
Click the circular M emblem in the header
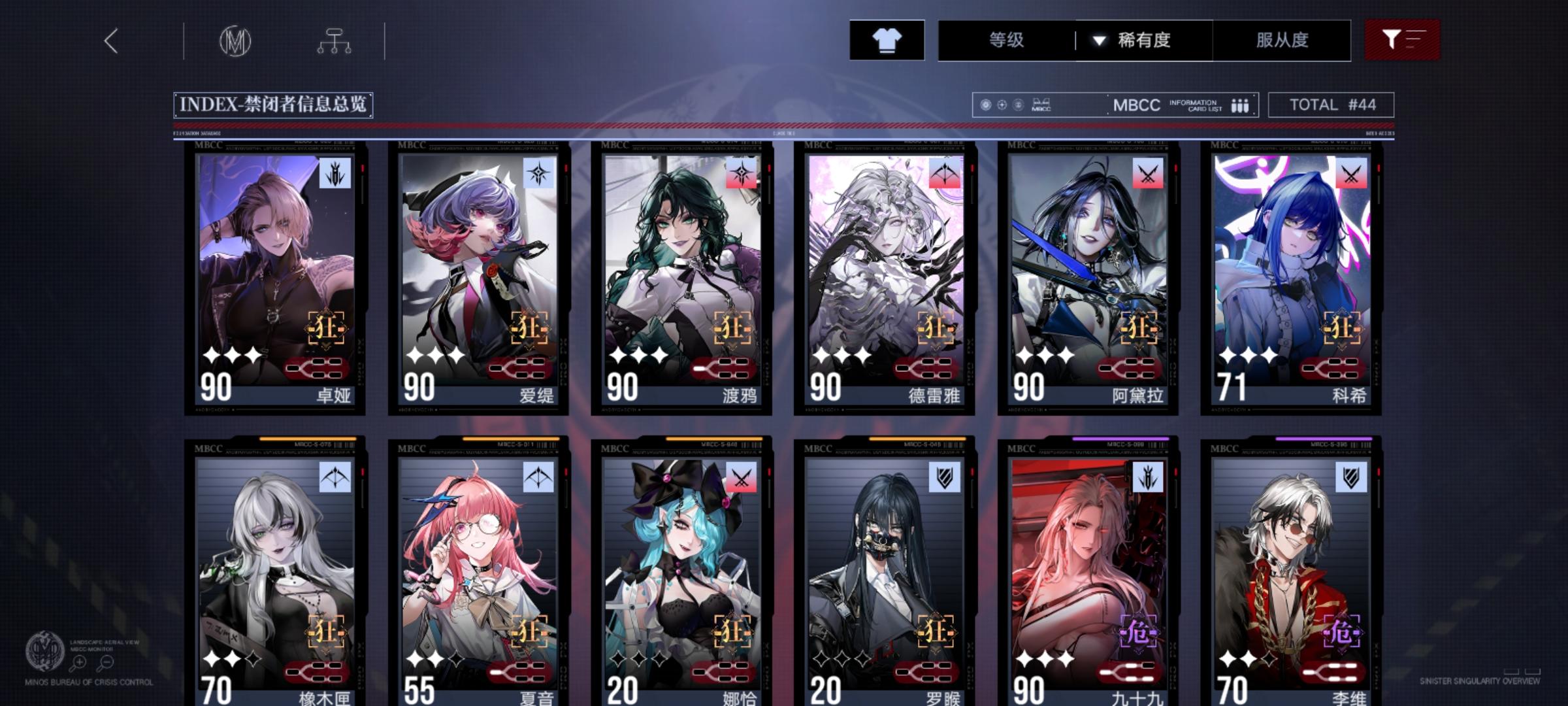(x=236, y=39)
